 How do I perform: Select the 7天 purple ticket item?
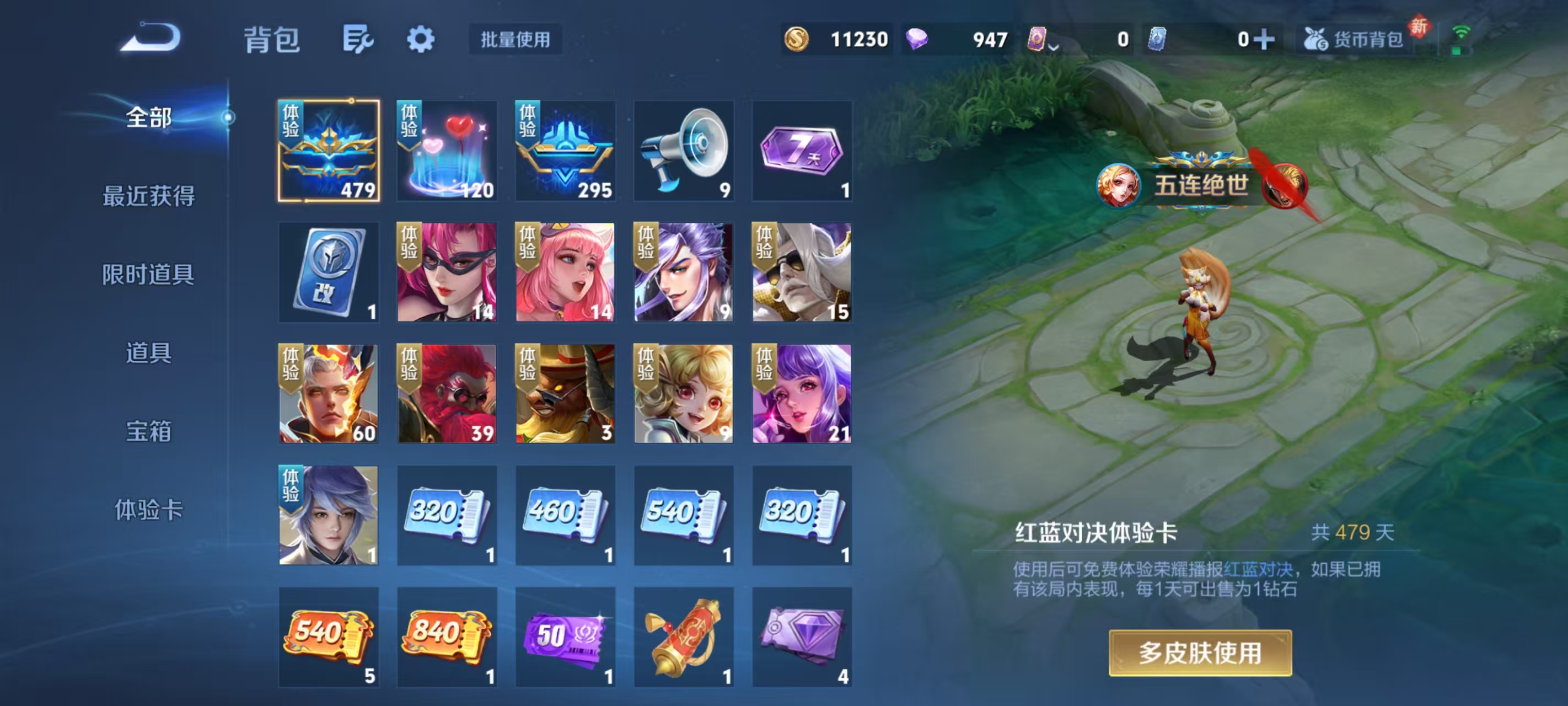click(801, 151)
